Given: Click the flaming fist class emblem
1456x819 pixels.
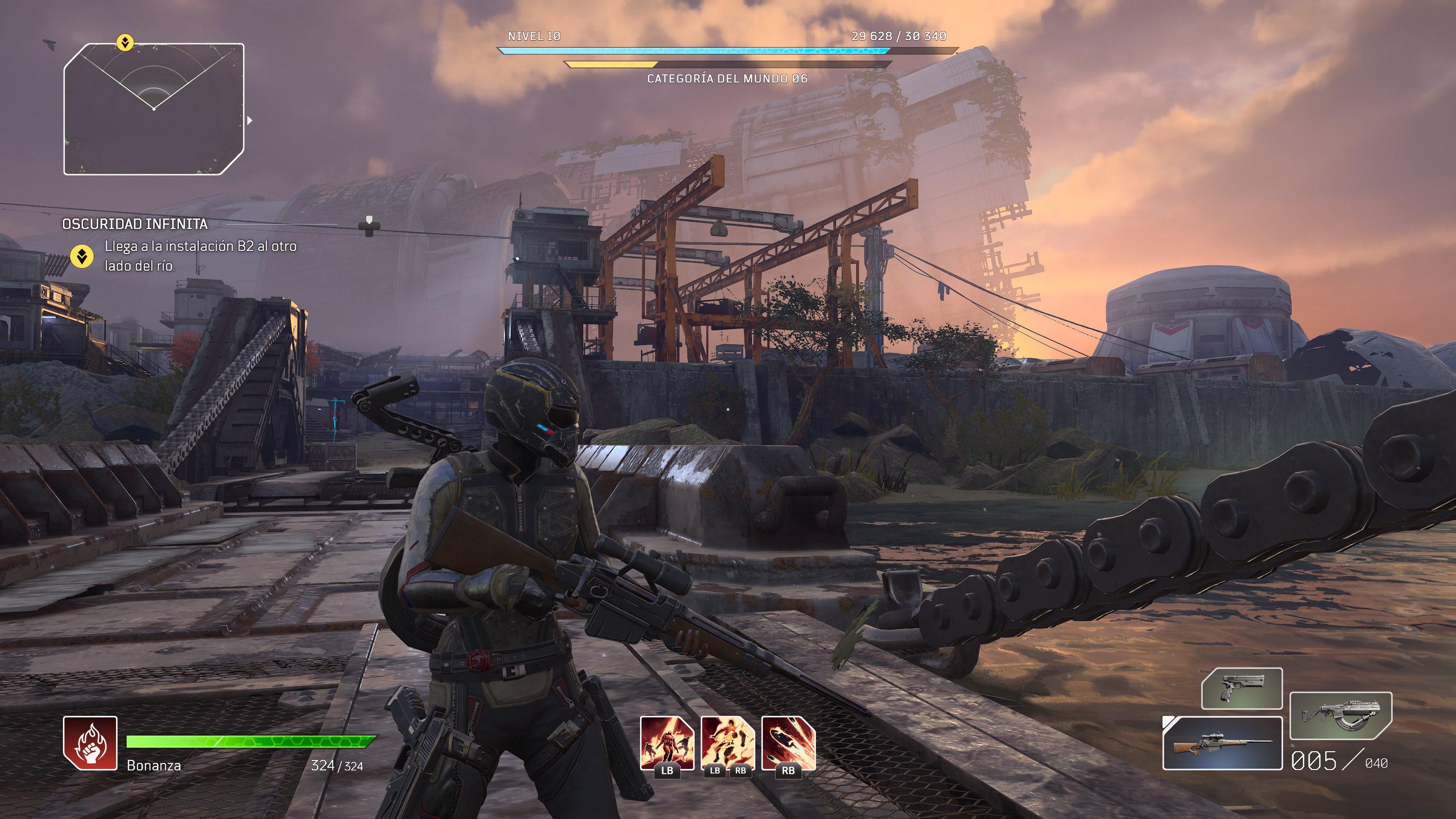Looking at the screenshot, I should click(x=91, y=743).
